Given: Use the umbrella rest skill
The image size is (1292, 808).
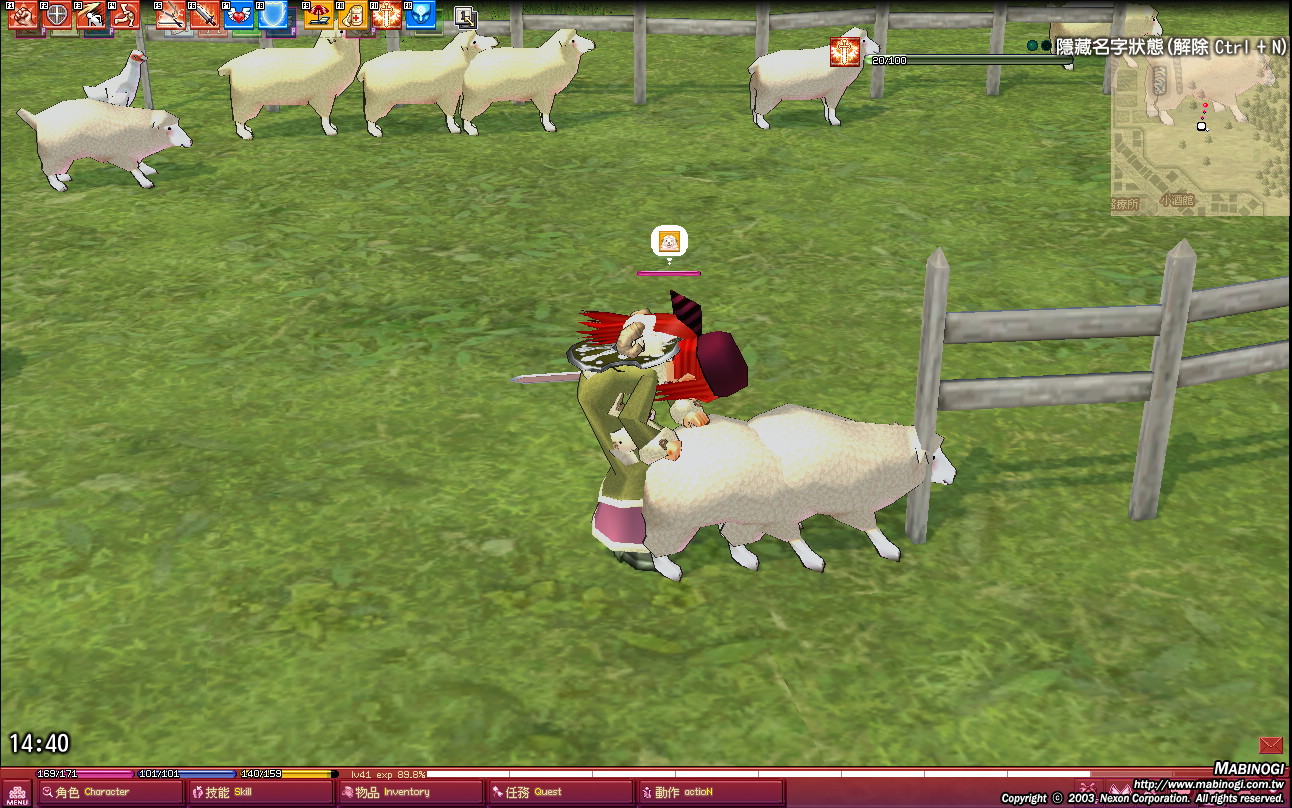Looking at the screenshot, I should point(318,14).
